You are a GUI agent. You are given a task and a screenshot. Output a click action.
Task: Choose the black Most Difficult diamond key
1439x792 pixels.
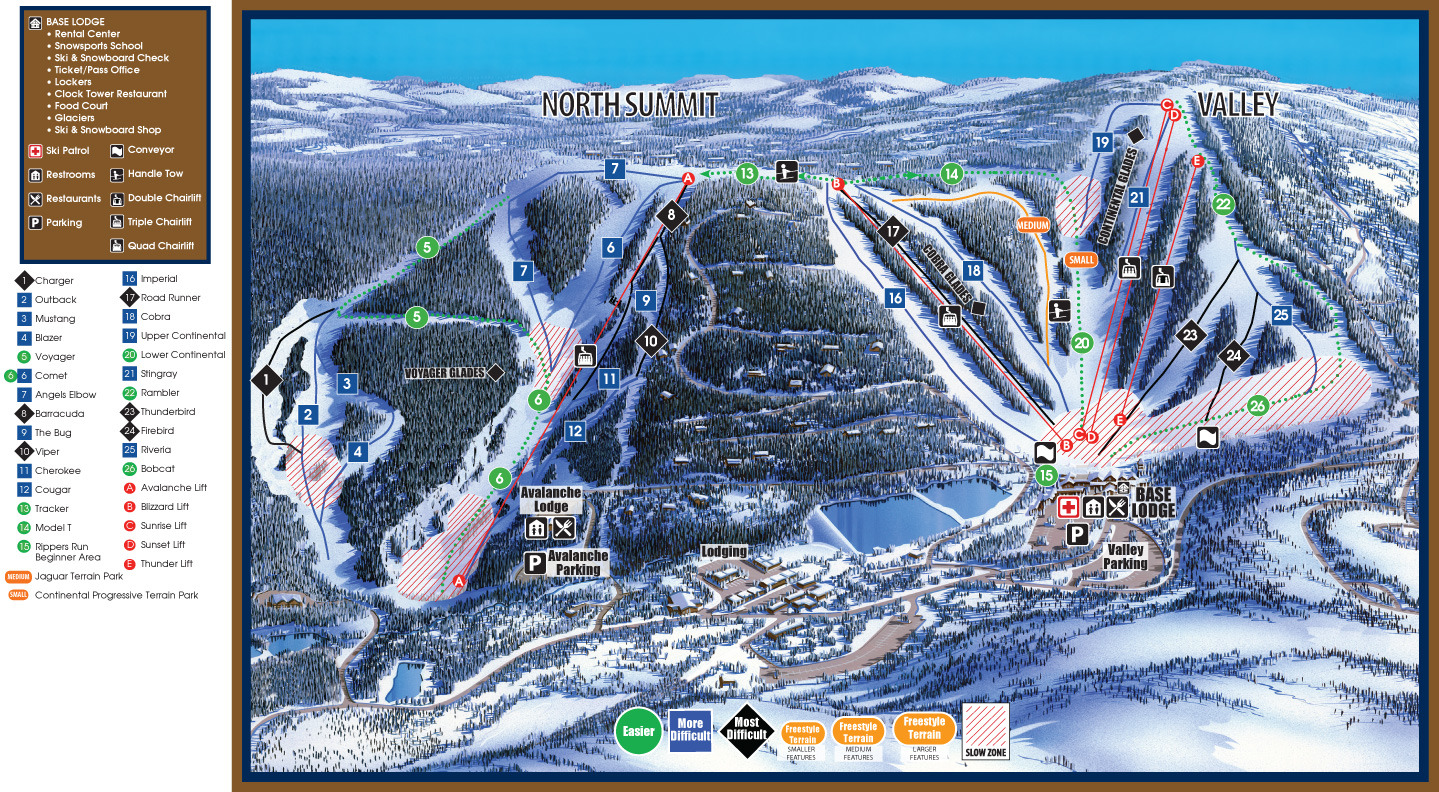click(x=746, y=731)
